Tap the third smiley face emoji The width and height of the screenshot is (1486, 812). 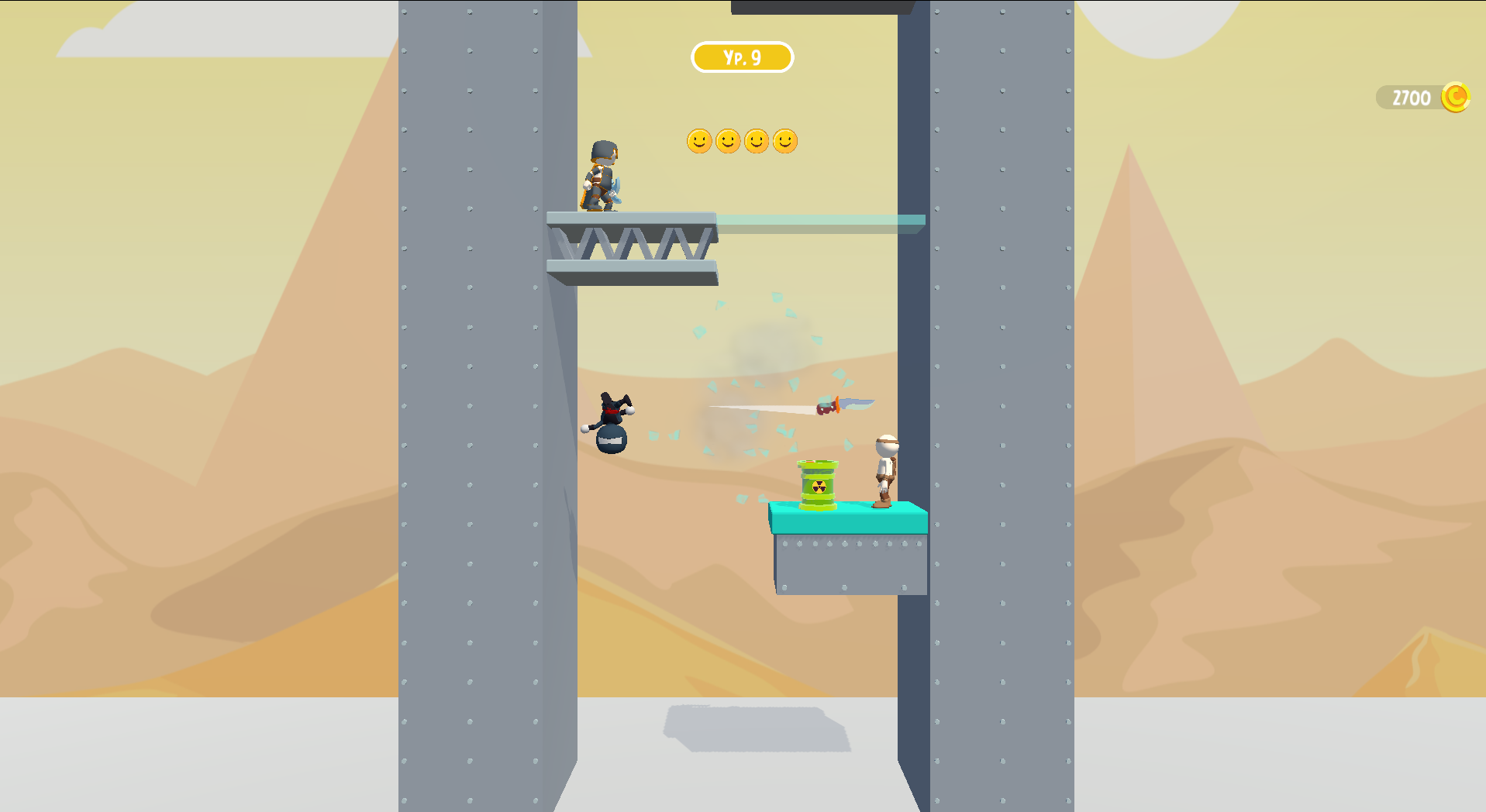(757, 142)
